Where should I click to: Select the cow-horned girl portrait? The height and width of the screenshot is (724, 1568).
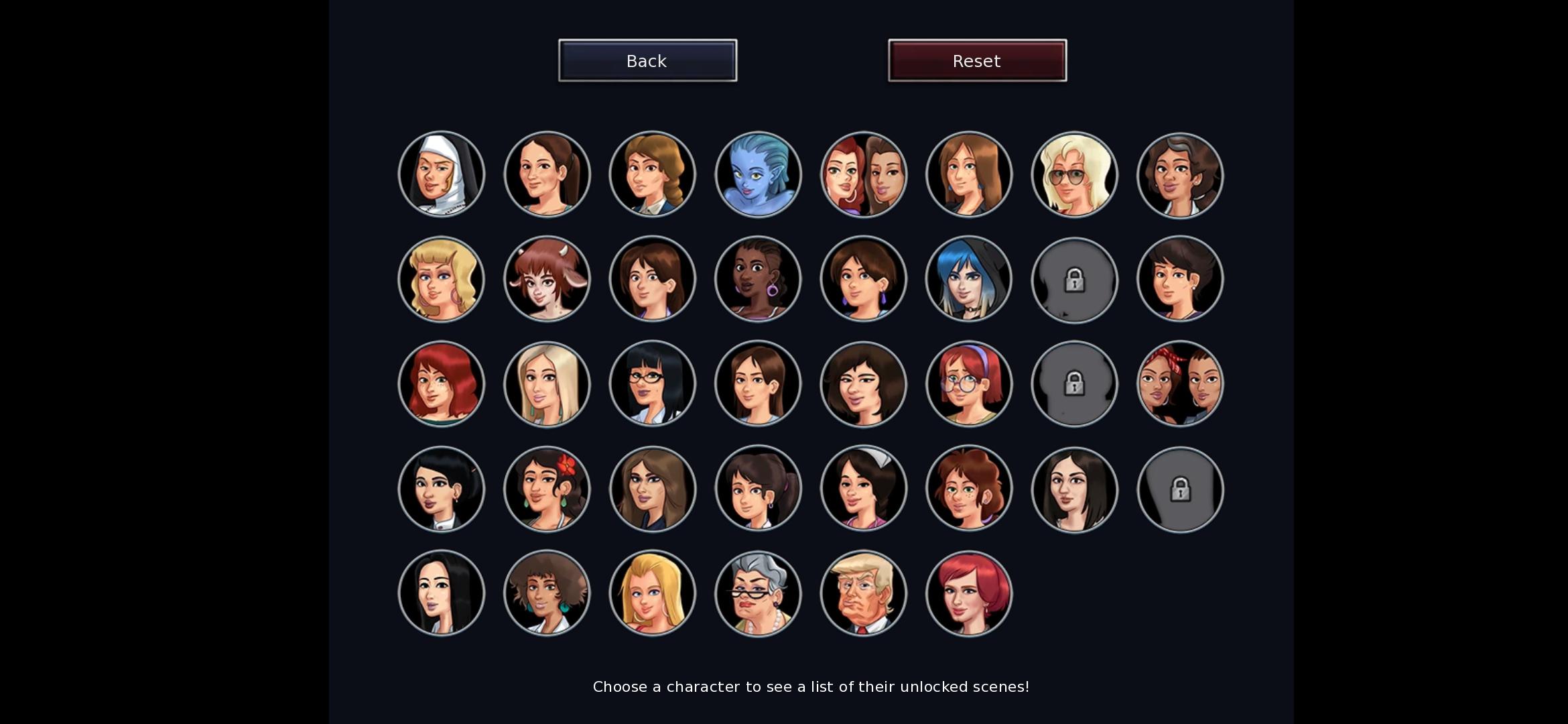[547, 280]
